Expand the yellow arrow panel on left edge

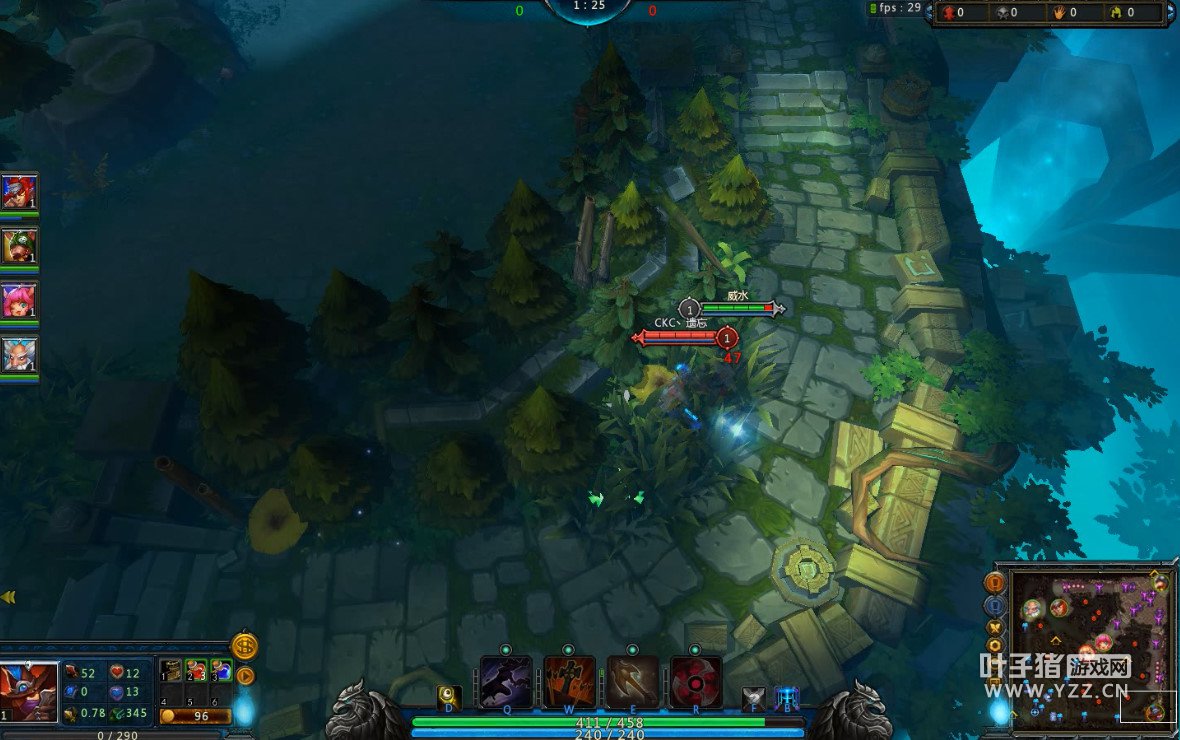[x=8, y=597]
